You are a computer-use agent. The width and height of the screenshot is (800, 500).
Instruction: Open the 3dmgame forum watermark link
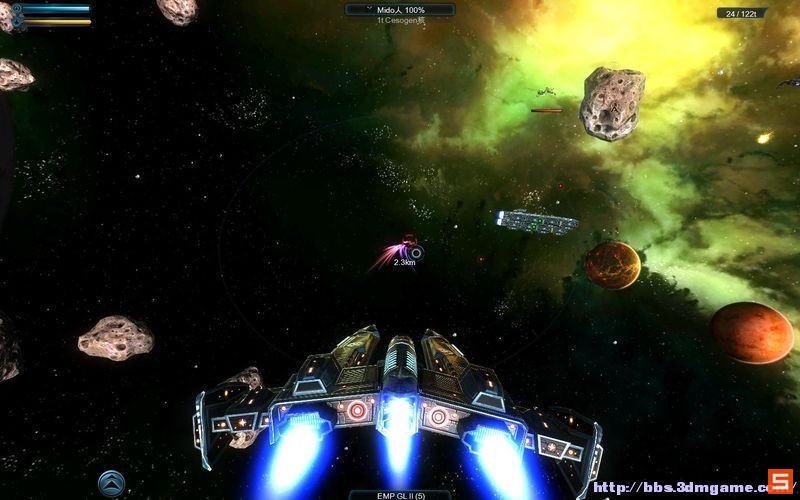click(680, 487)
